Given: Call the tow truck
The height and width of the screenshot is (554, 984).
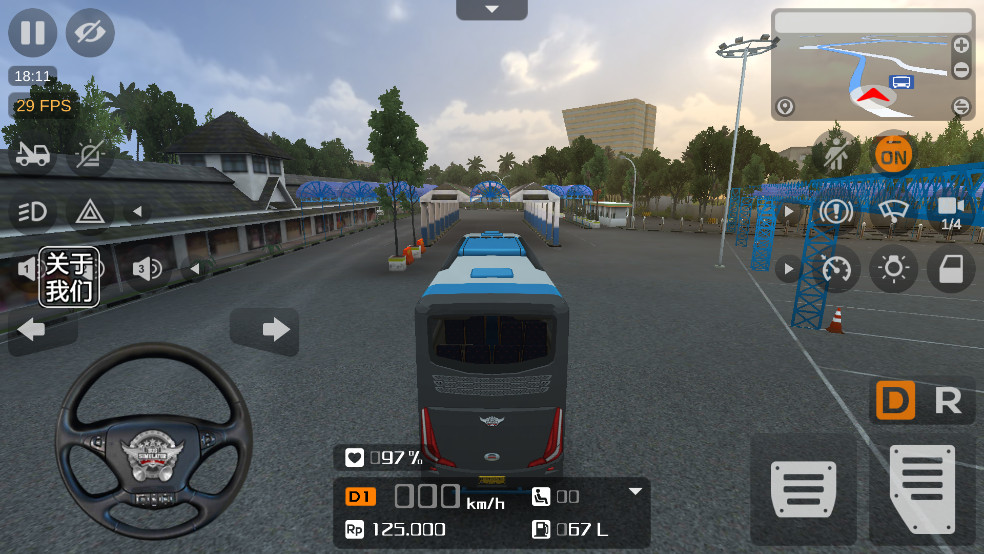Looking at the screenshot, I should [x=33, y=155].
